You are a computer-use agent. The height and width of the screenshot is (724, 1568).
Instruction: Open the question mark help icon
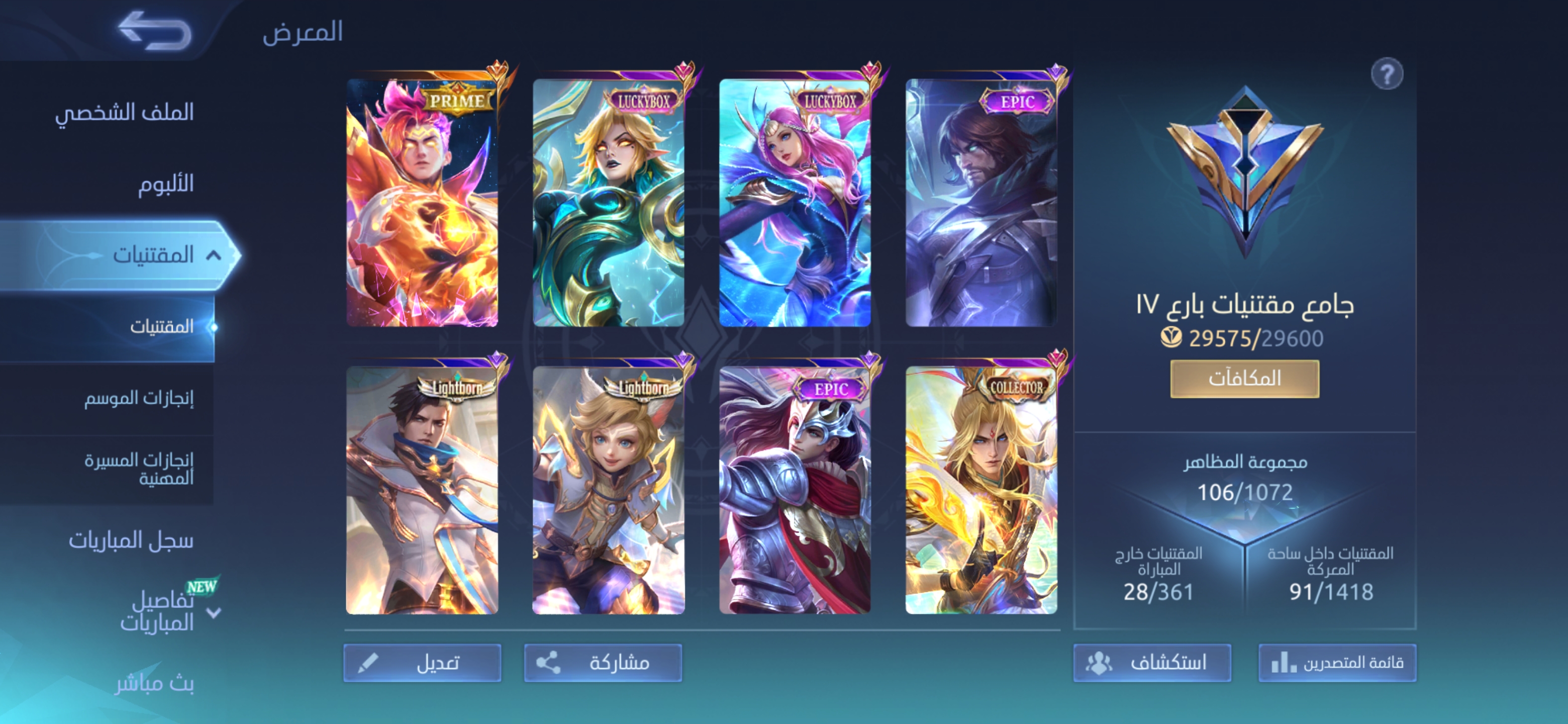click(1387, 75)
